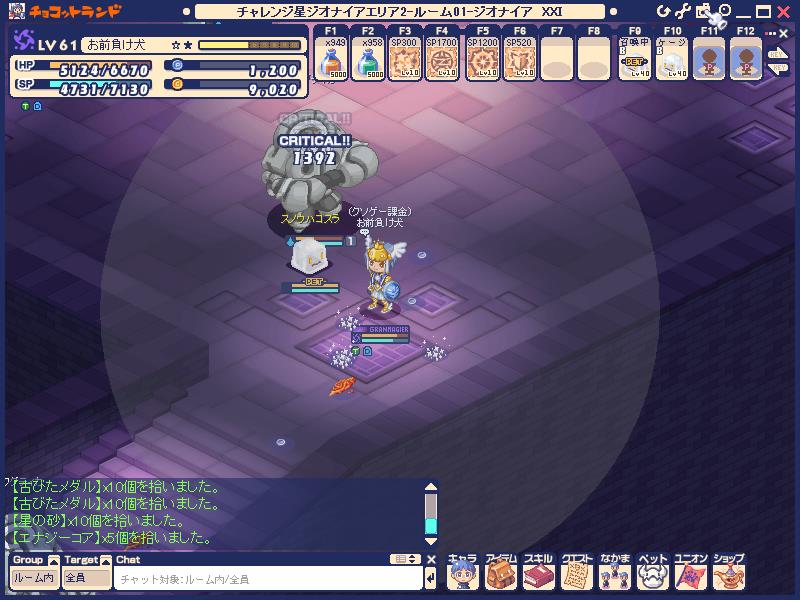Open the アイテム item bag
This screenshot has width=800, height=600.
[x=499, y=573]
